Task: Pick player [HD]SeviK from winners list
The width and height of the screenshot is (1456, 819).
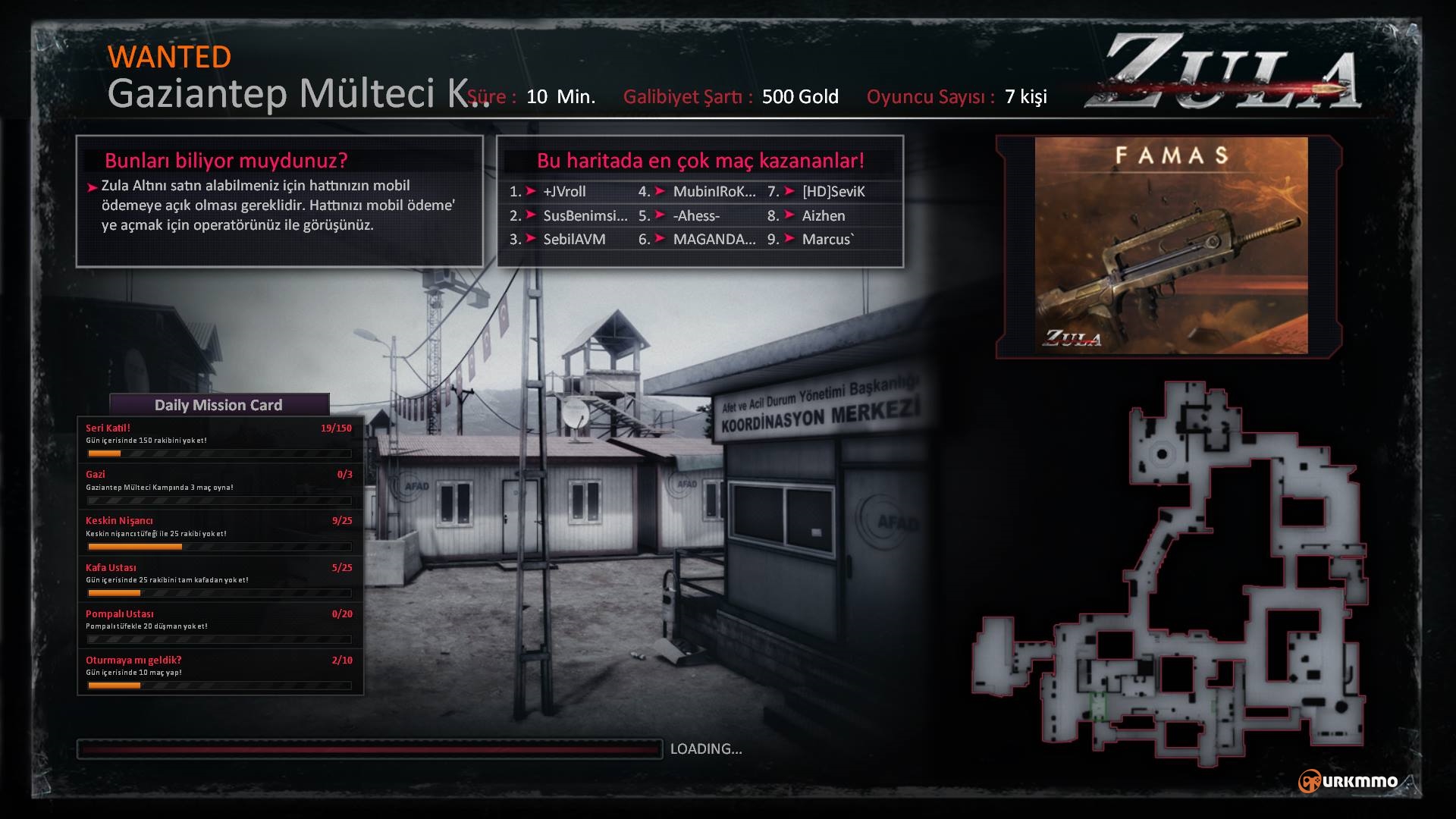Action: coord(833,192)
